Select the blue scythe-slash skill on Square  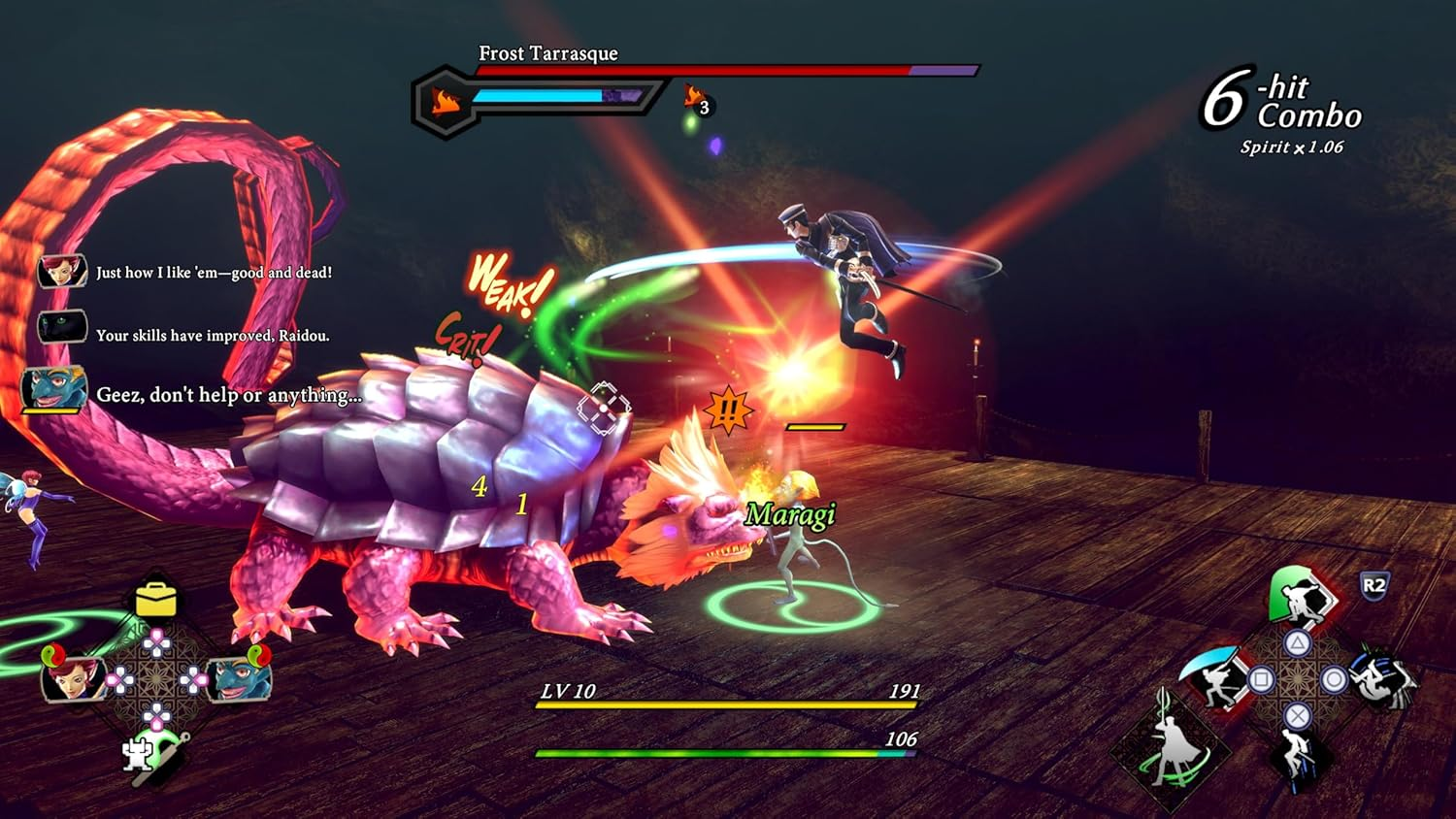[1214, 678]
